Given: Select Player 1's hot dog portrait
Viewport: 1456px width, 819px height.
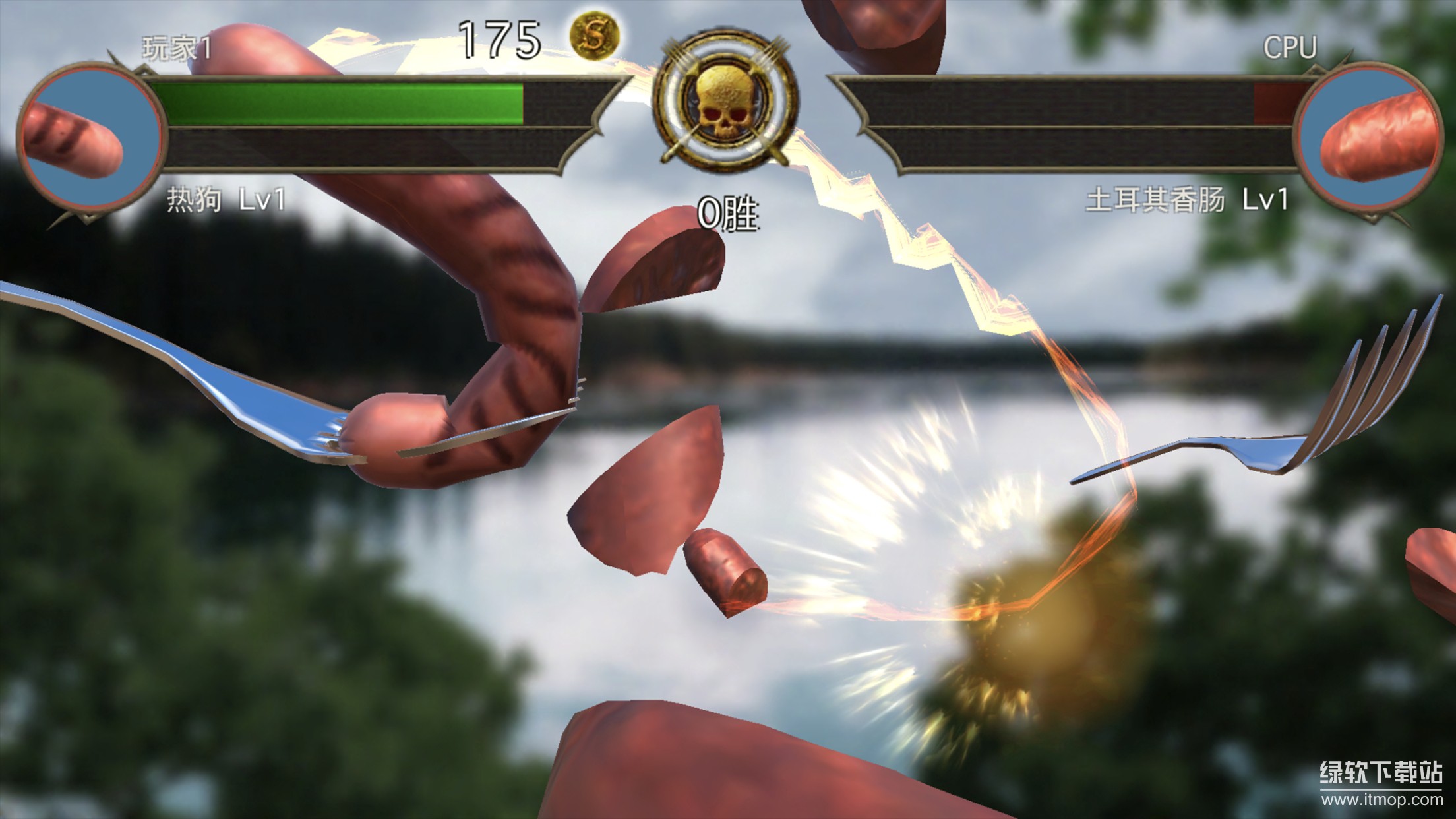Looking at the screenshot, I should click(91, 138).
